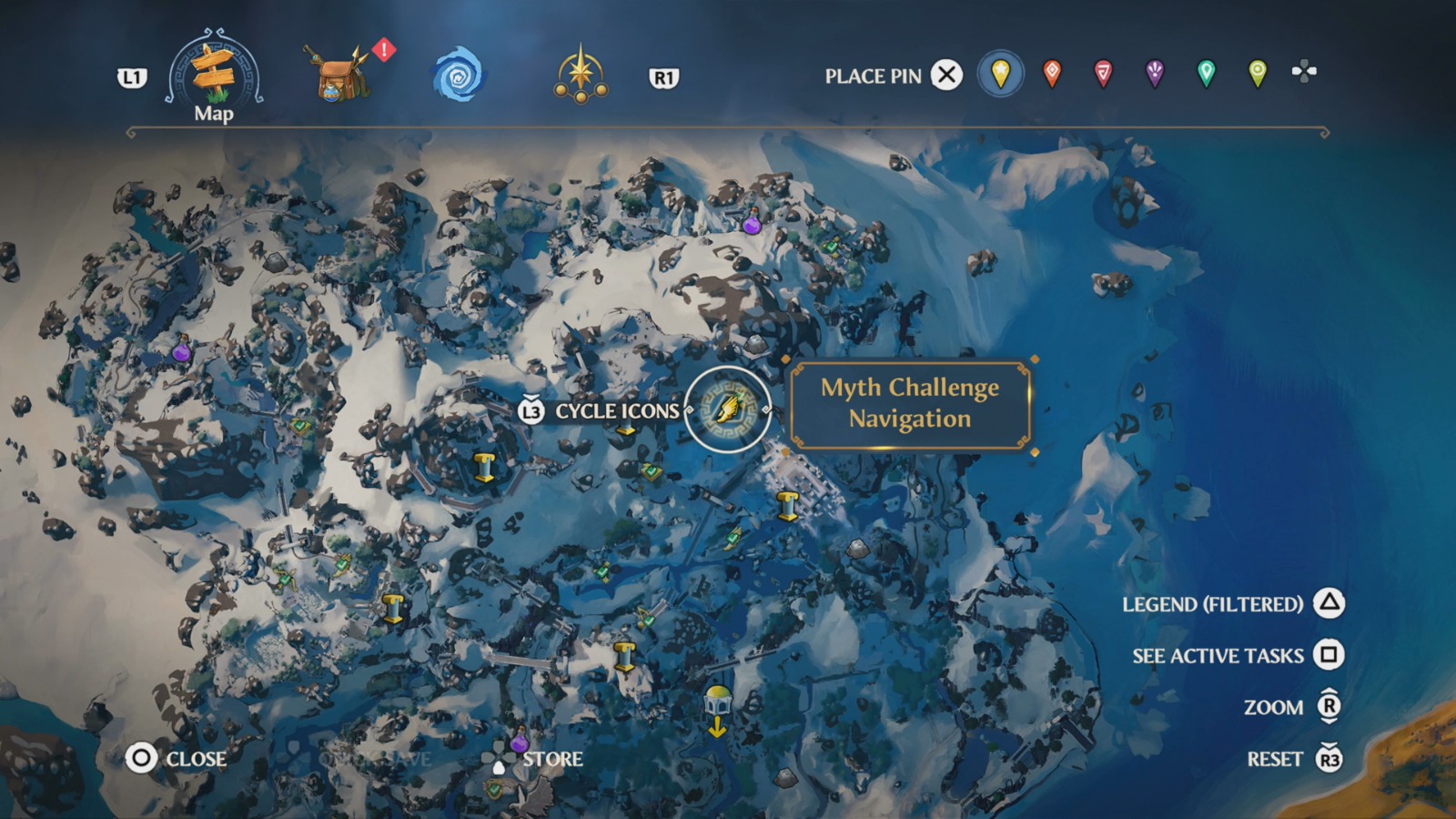Switch tabs using the L1 prompt
The width and height of the screenshot is (1456, 819).
132,79
